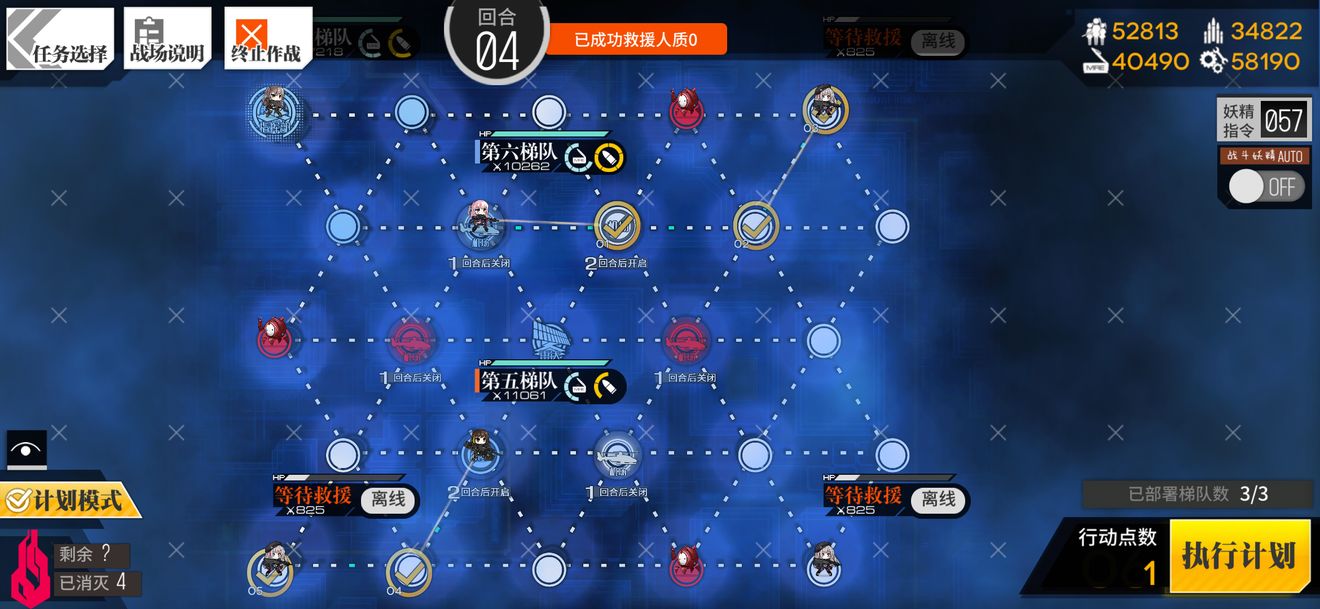
Task: Select the 第五梯队 echelon unit
Action: coord(480,451)
